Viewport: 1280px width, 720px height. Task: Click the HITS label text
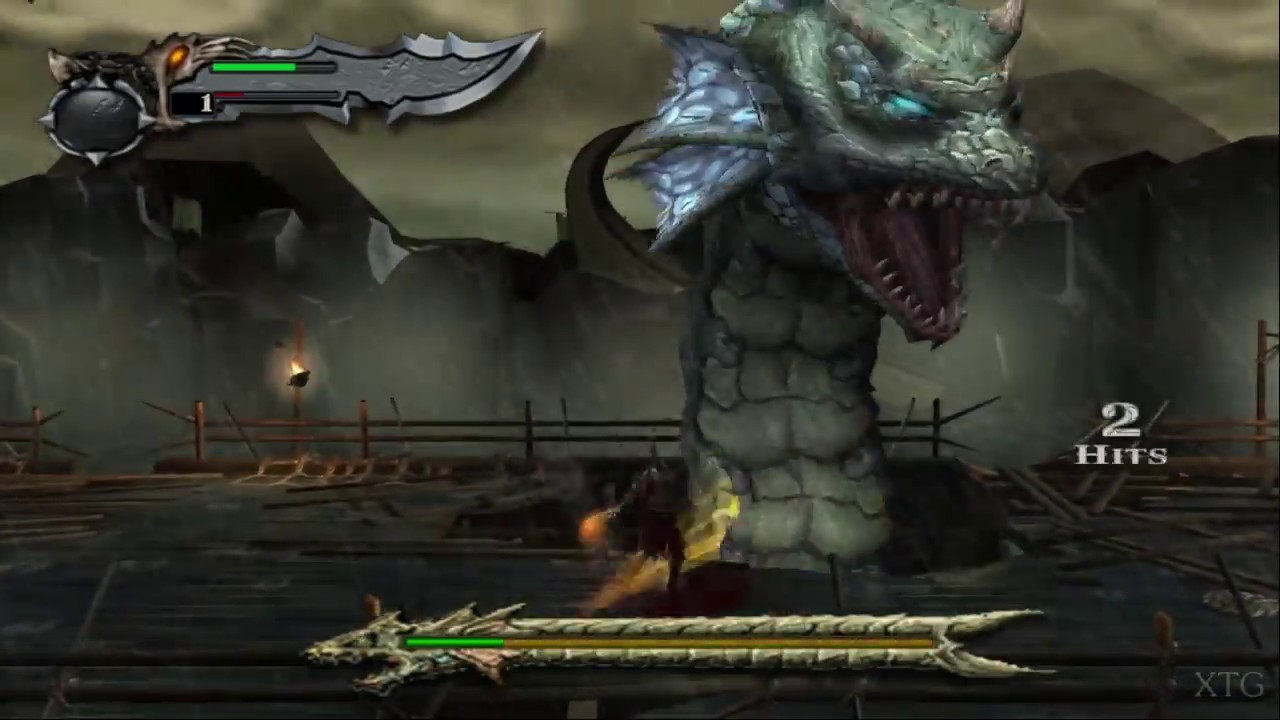pos(1120,456)
